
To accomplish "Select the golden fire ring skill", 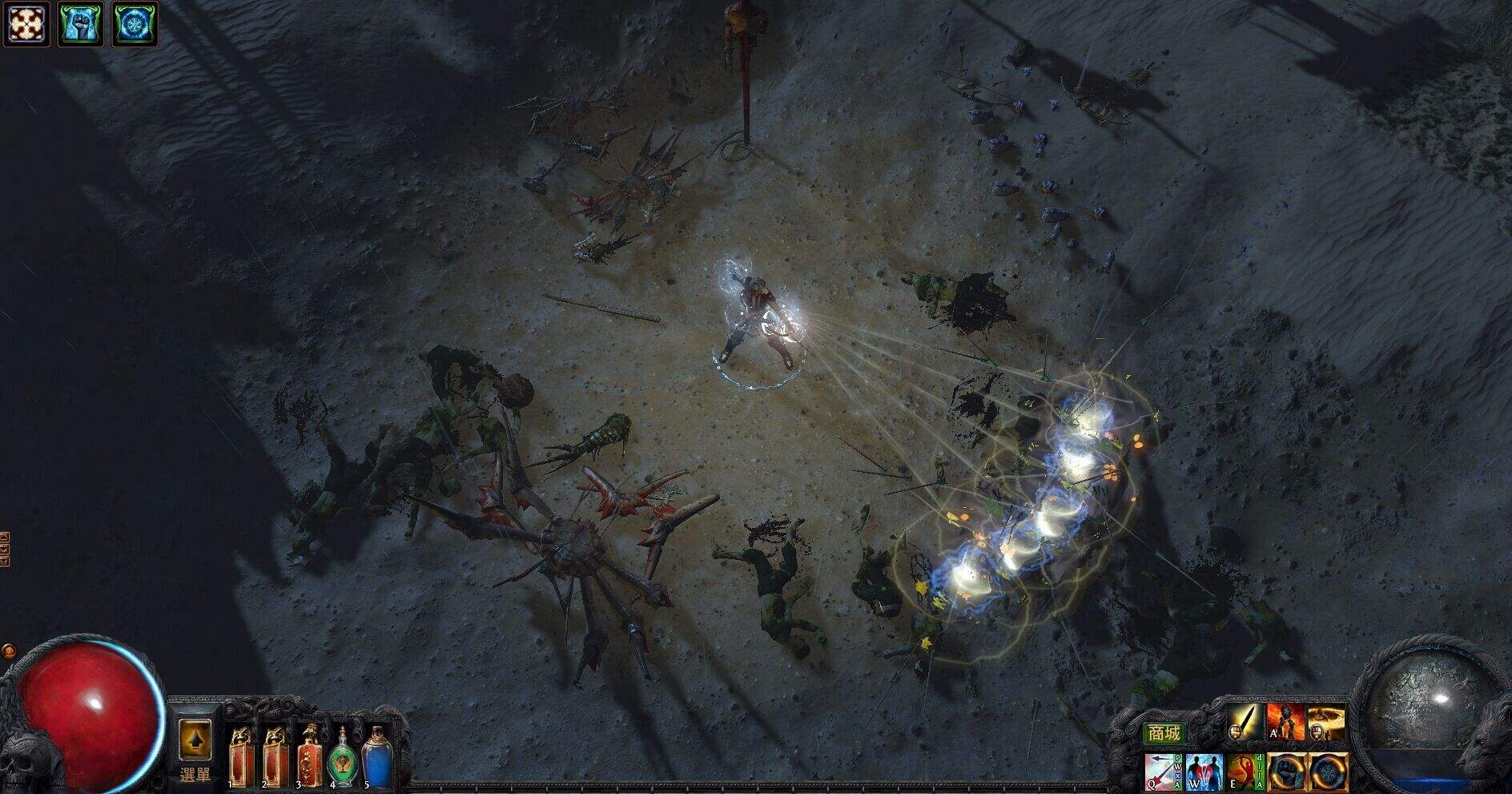I will click(1326, 723).
